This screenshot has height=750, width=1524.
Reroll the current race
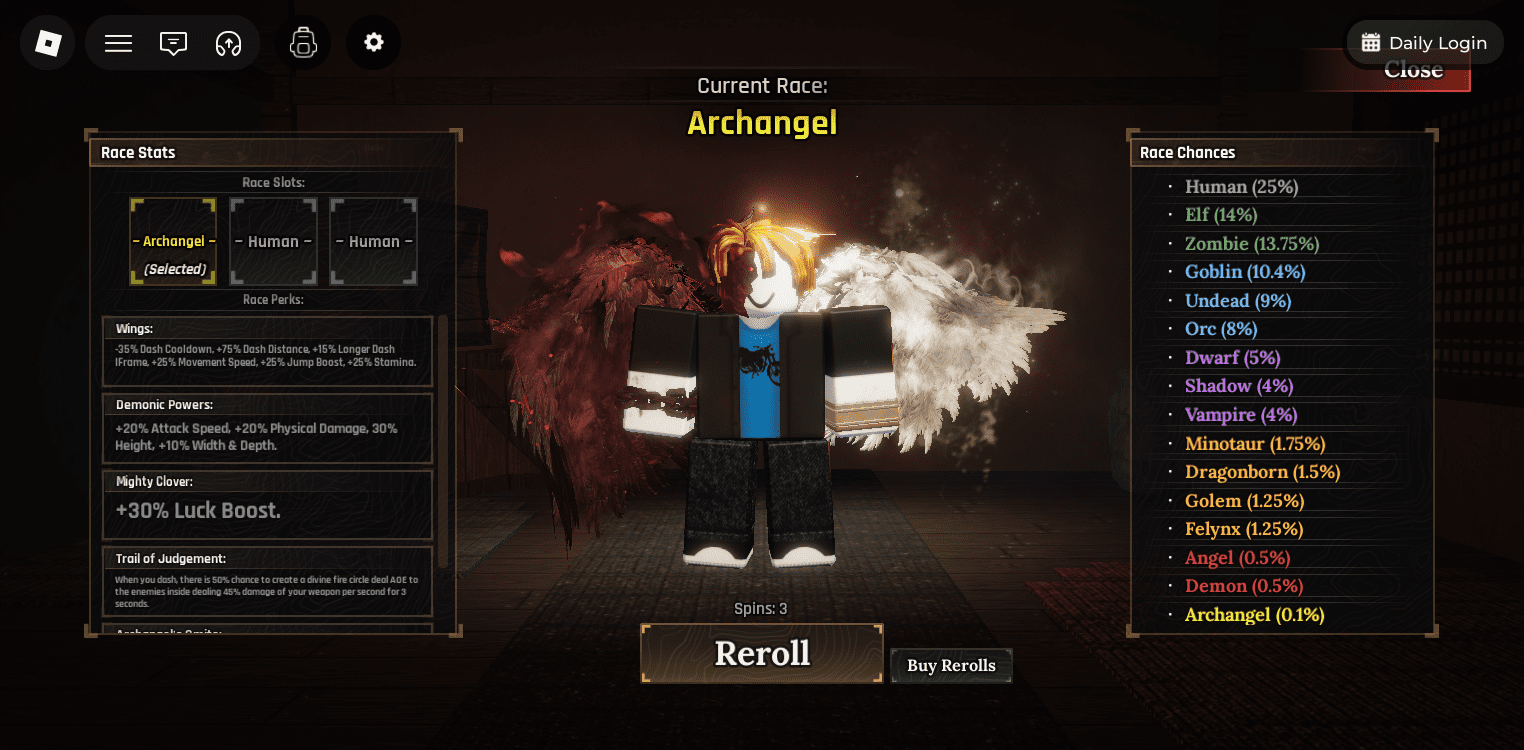point(761,654)
